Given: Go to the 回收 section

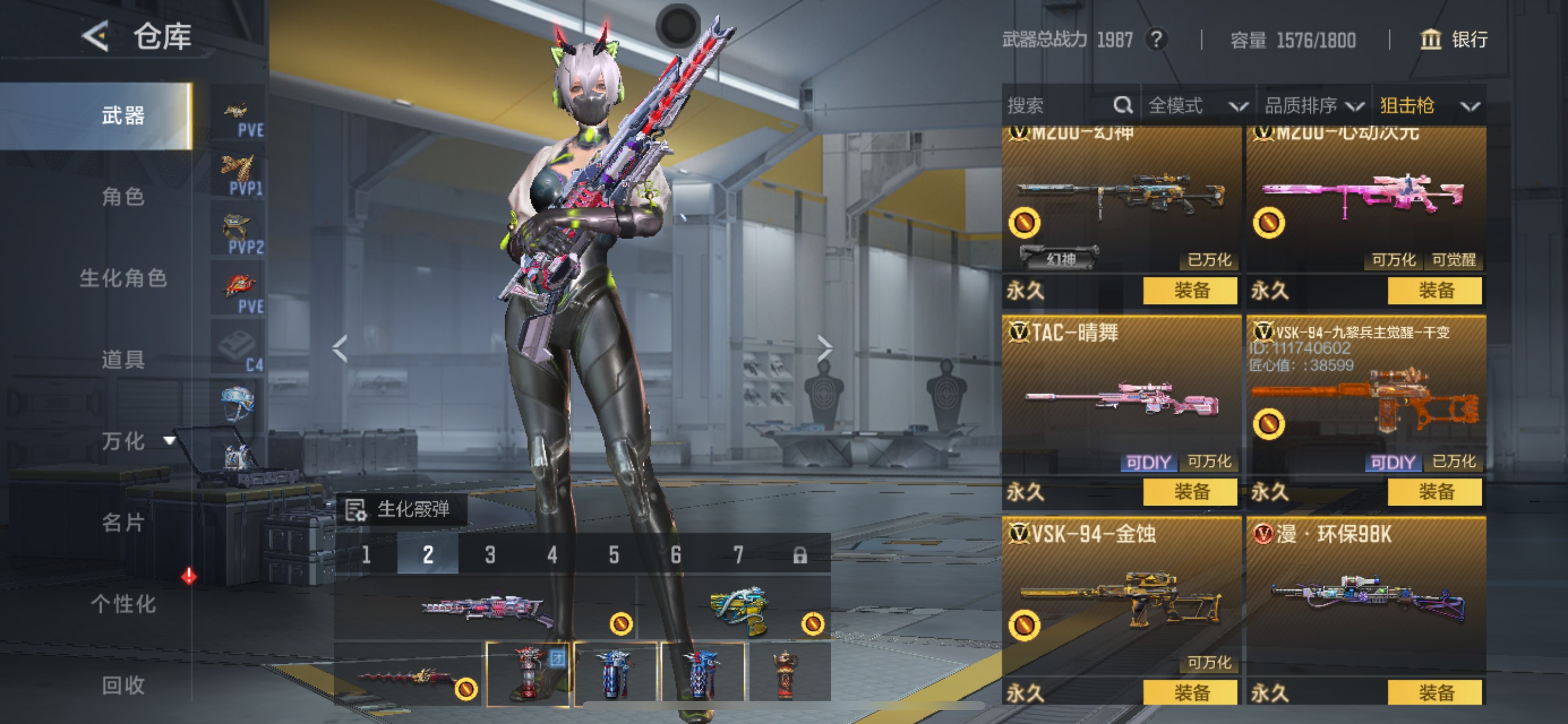Looking at the screenshot, I should 123,685.
